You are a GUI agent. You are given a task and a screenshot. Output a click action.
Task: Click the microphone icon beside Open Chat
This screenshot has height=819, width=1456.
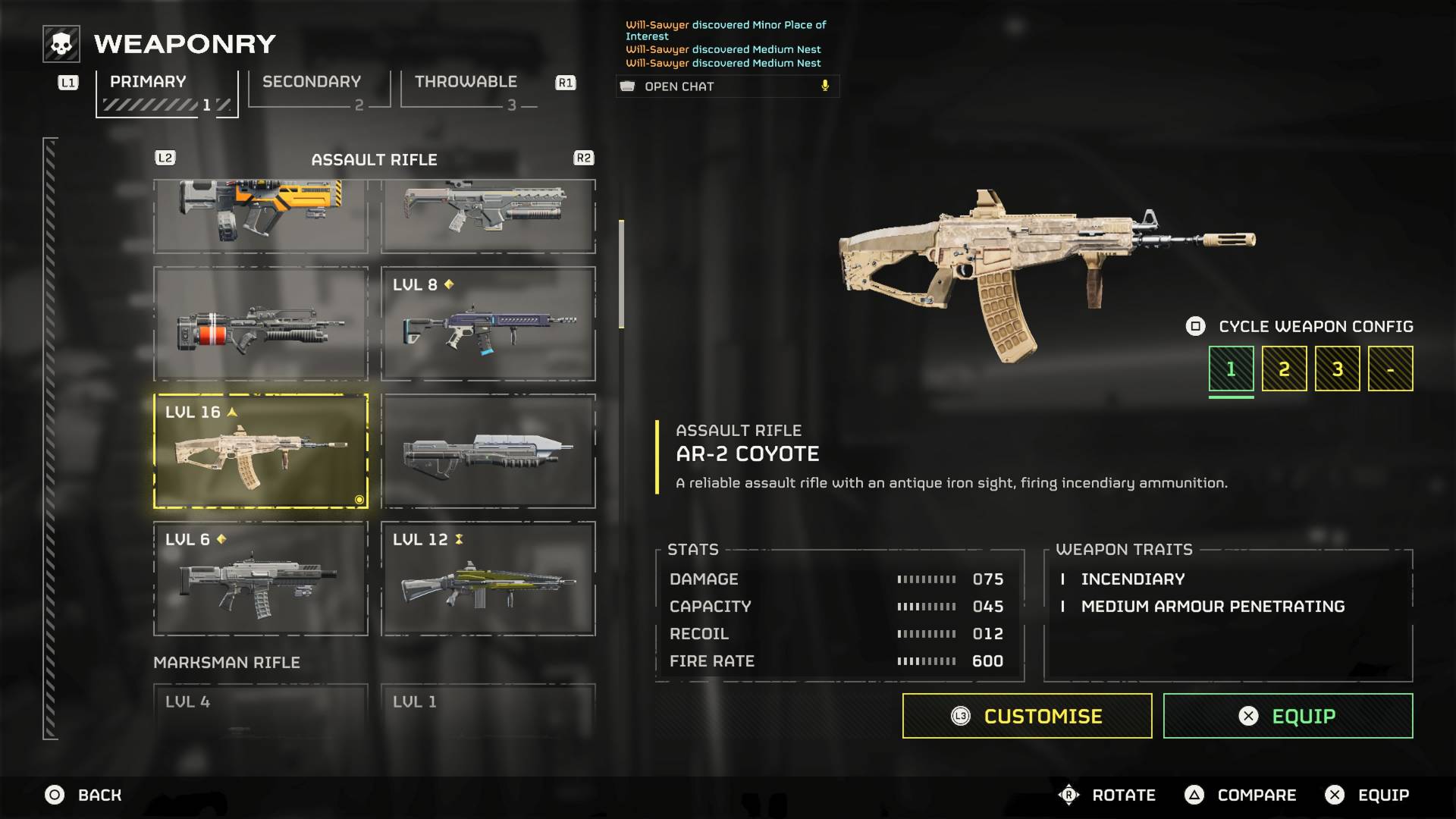pyautogui.click(x=825, y=85)
